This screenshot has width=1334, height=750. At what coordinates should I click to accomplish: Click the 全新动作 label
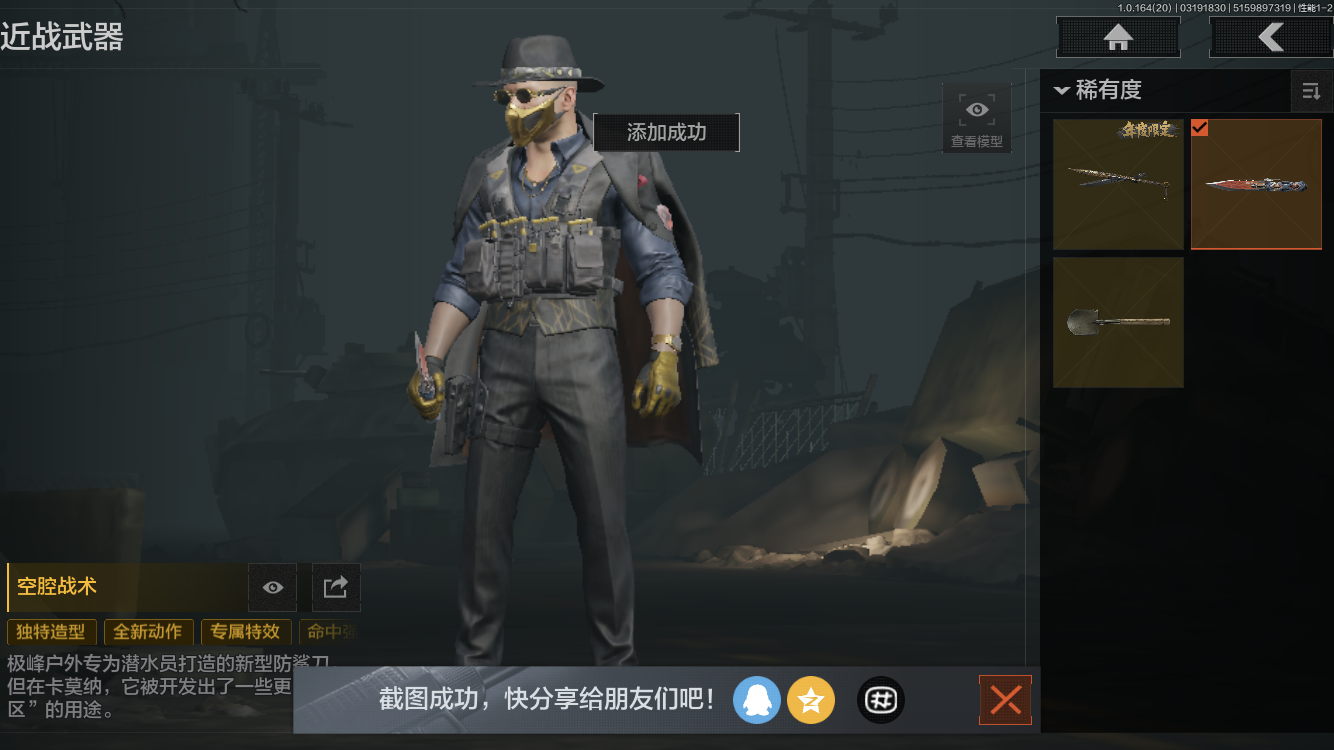coord(148,632)
